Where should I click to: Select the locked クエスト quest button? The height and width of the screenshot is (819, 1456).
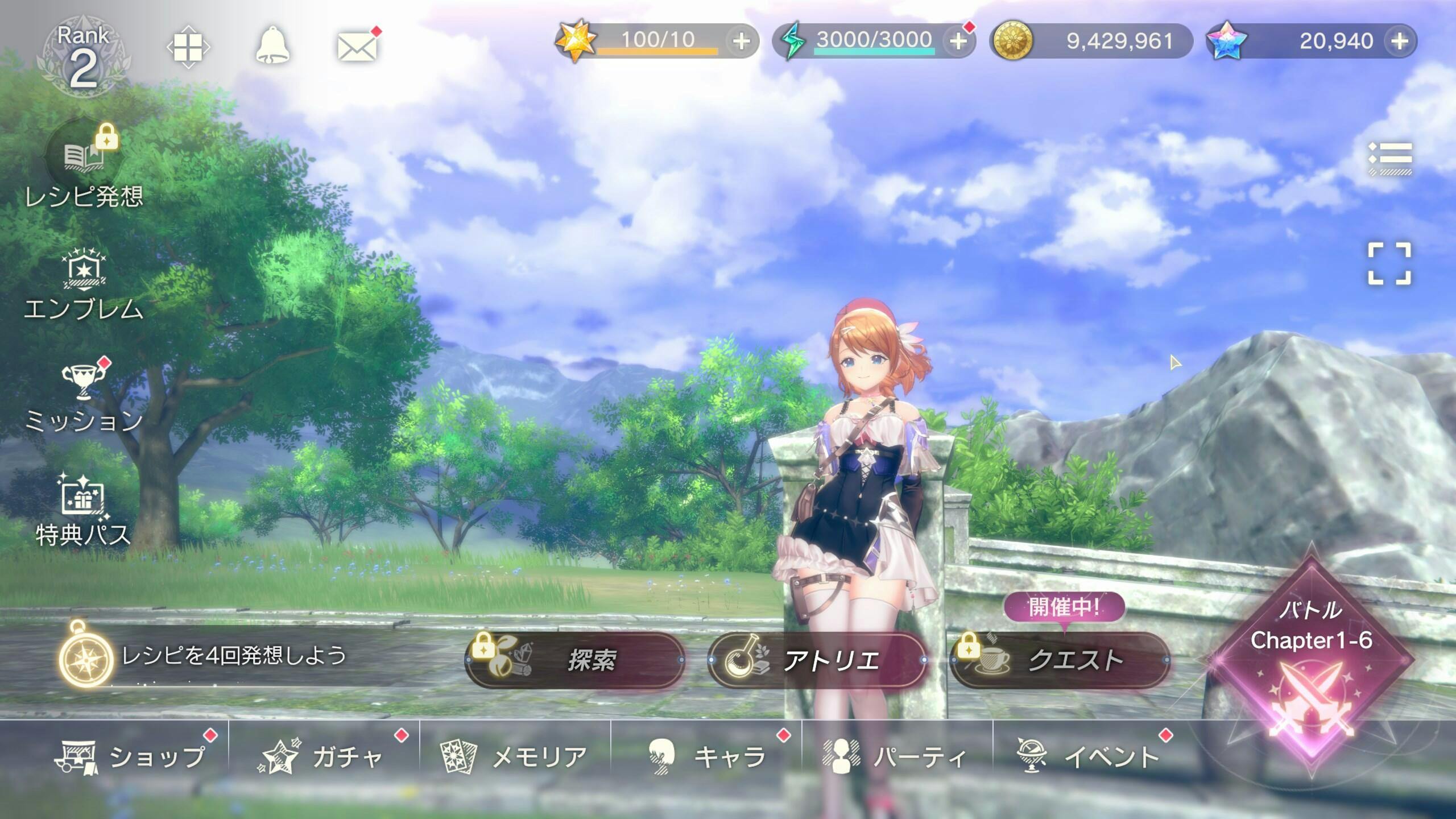pyautogui.click(x=1060, y=660)
